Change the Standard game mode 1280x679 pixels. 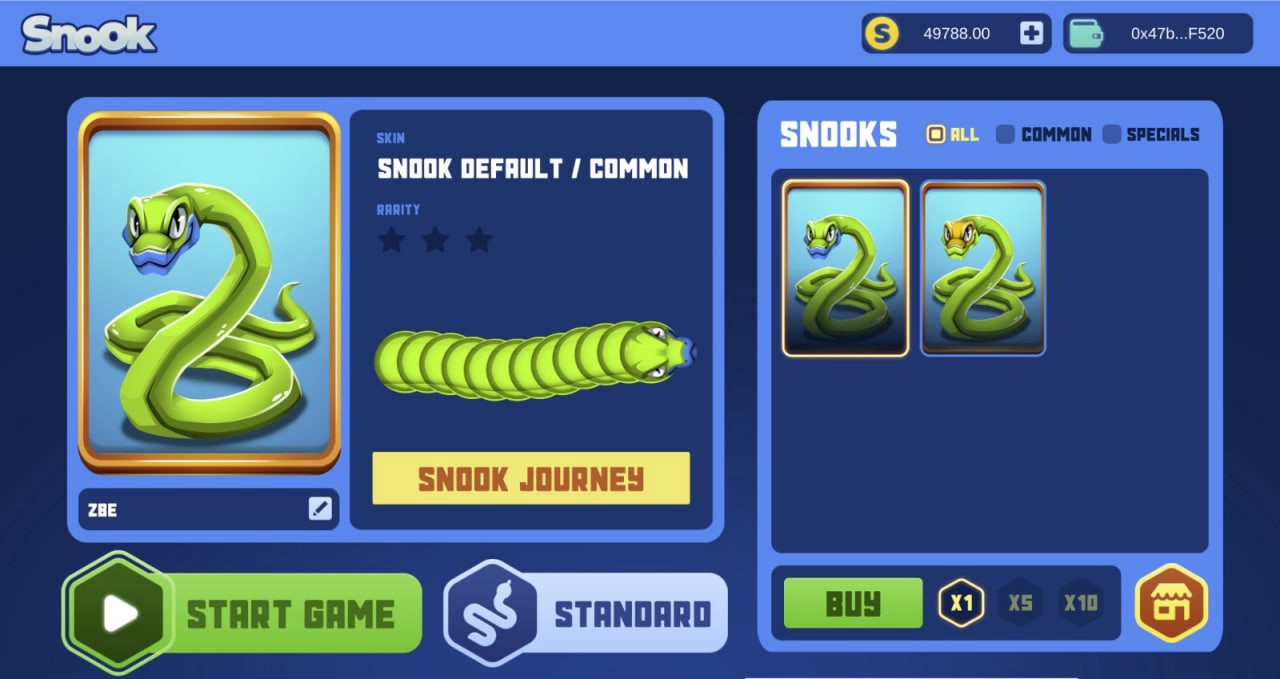[x=587, y=613]
